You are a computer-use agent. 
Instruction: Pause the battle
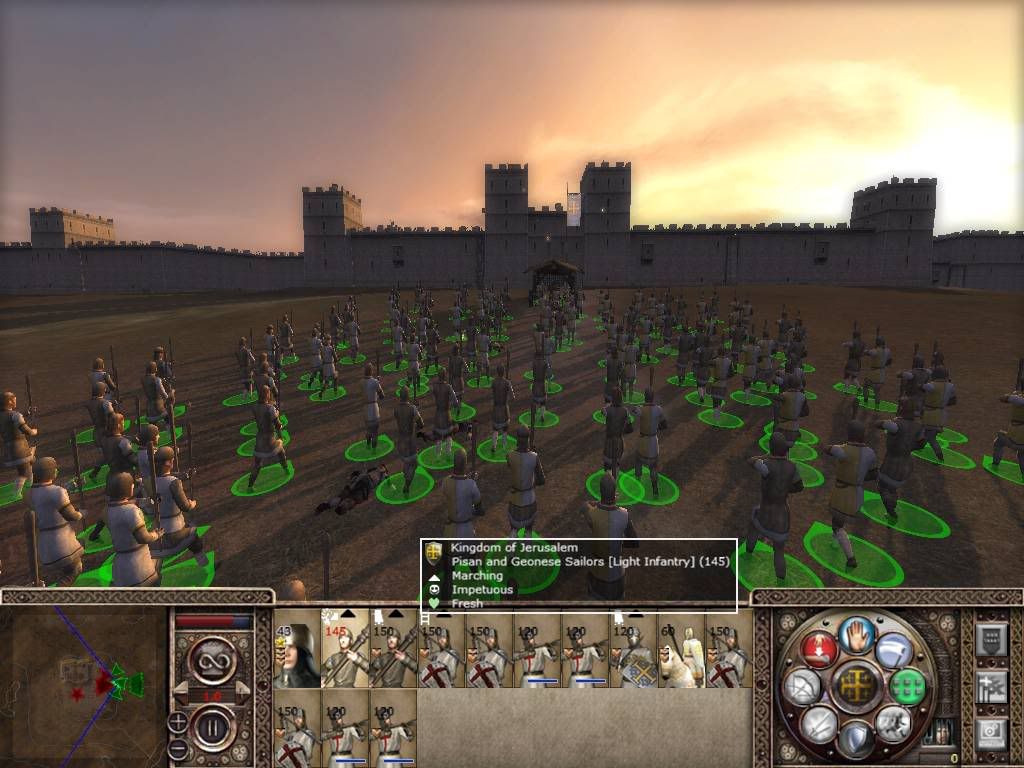click(211, 727)
